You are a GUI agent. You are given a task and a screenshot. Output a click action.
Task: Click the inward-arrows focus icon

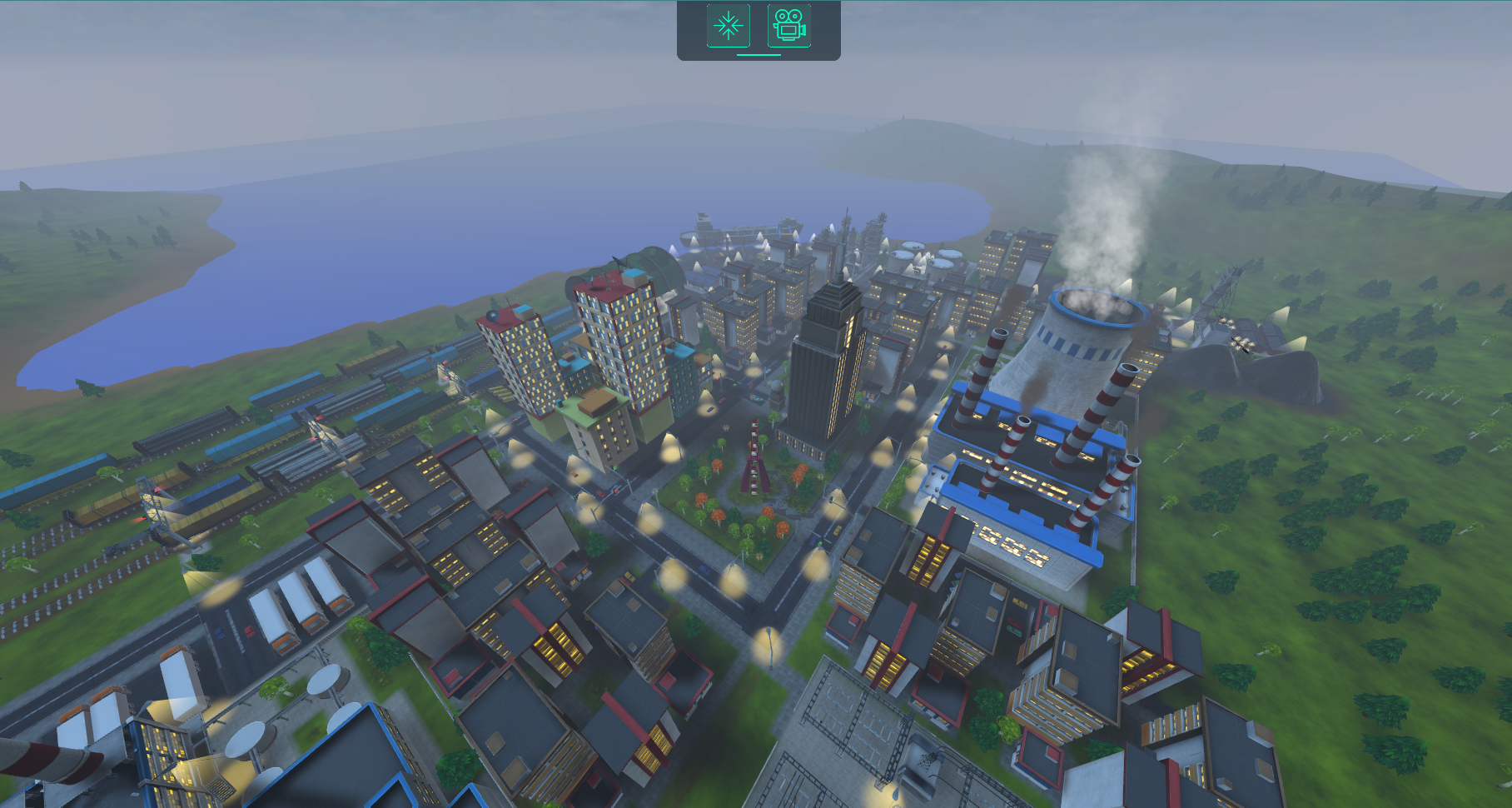pyautogui.click(x=728, y=26)
